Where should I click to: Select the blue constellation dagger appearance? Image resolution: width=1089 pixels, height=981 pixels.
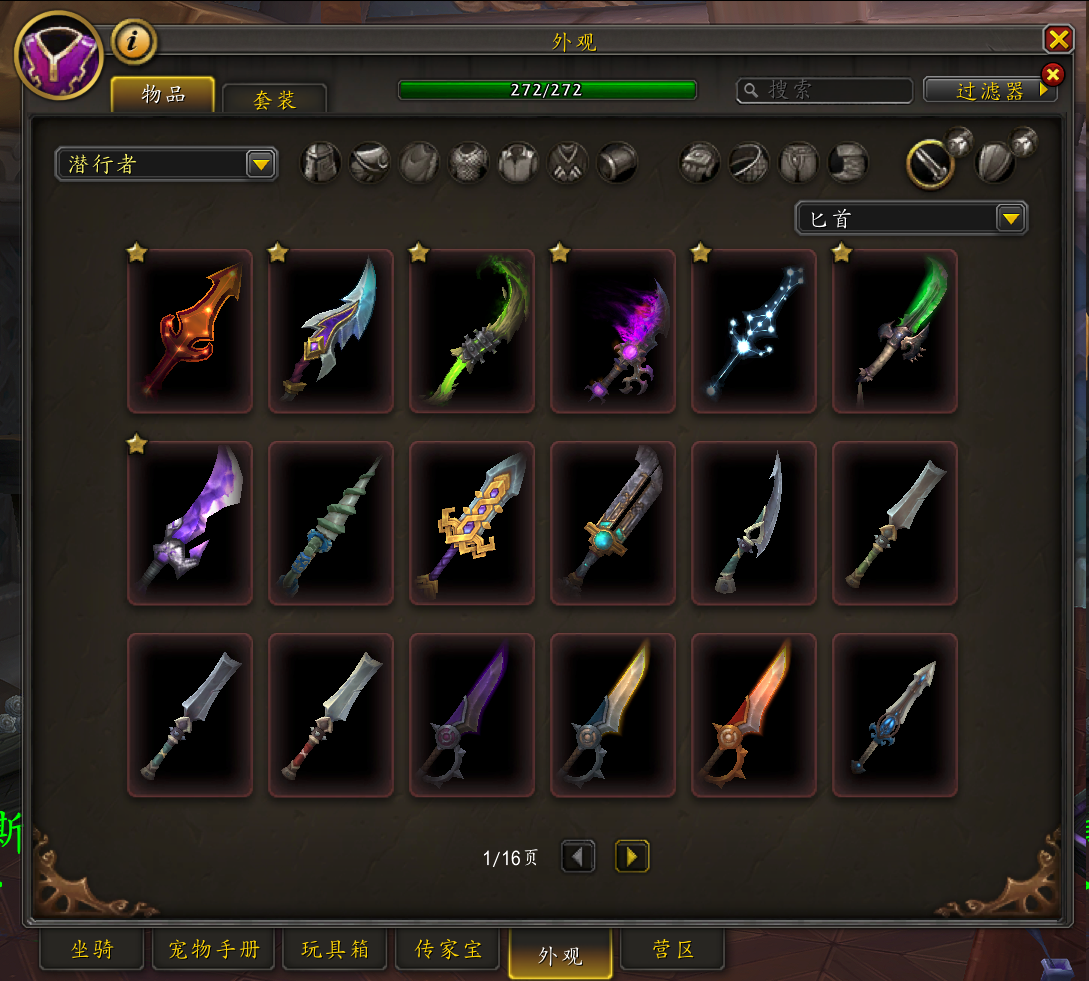click(754, 331)
